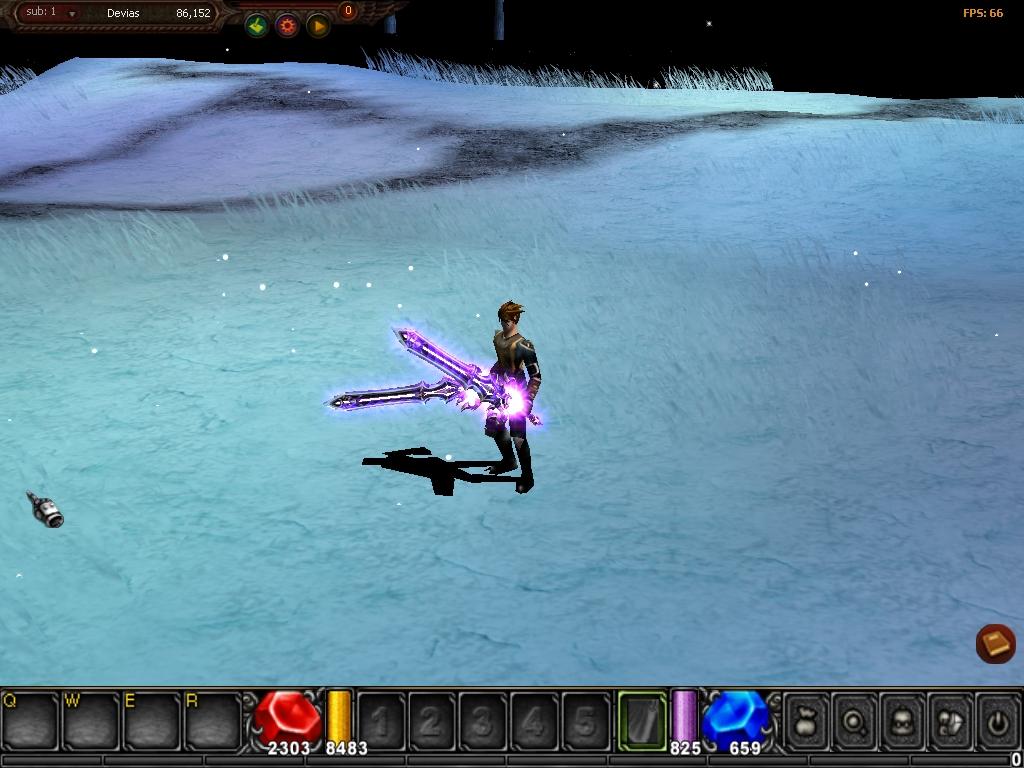Open the red gear settings button
This screenshot has width=1024, height=768.
[x=288, y=26]
